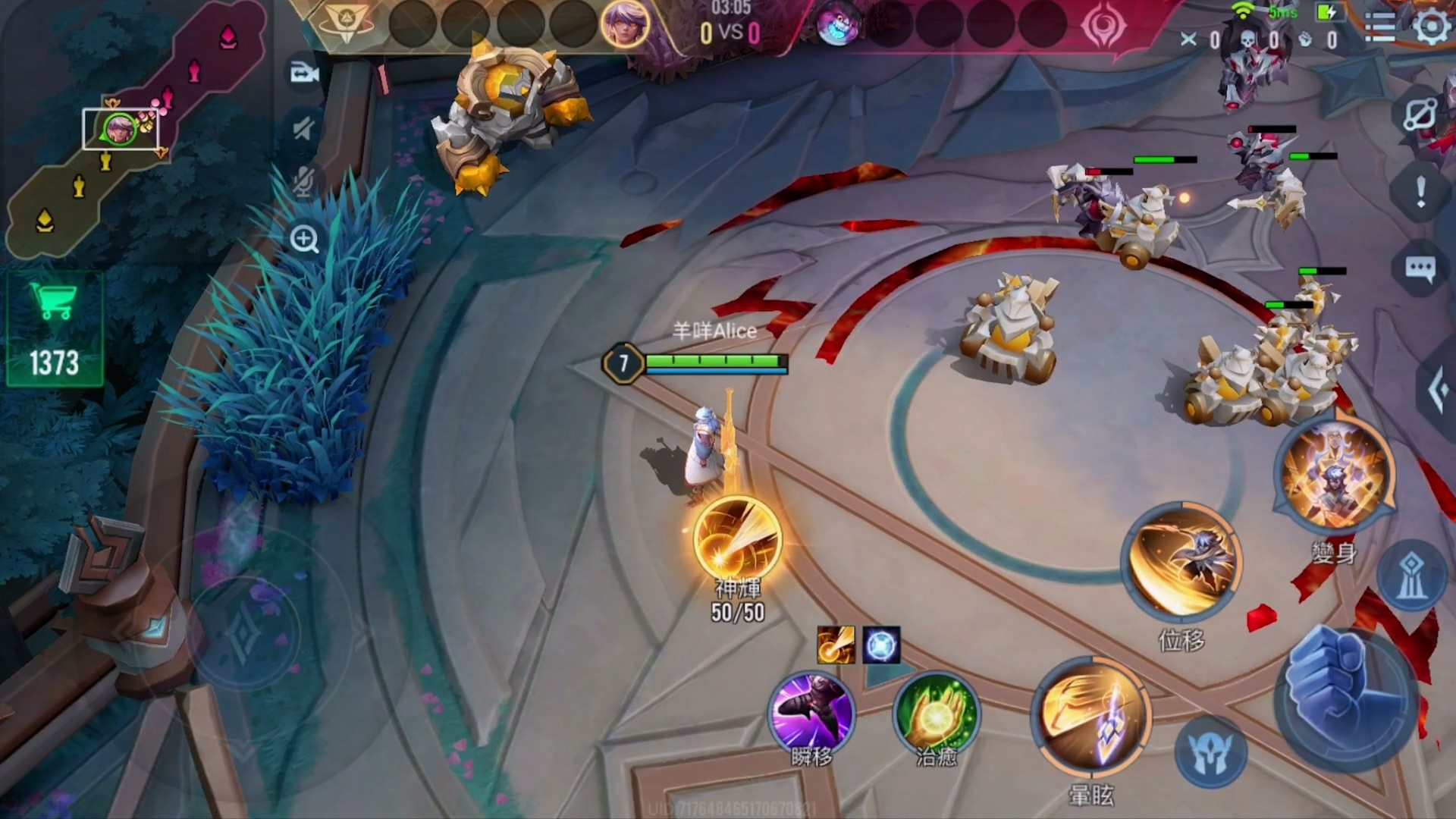Toggle the camera view button

click(304, 74)
